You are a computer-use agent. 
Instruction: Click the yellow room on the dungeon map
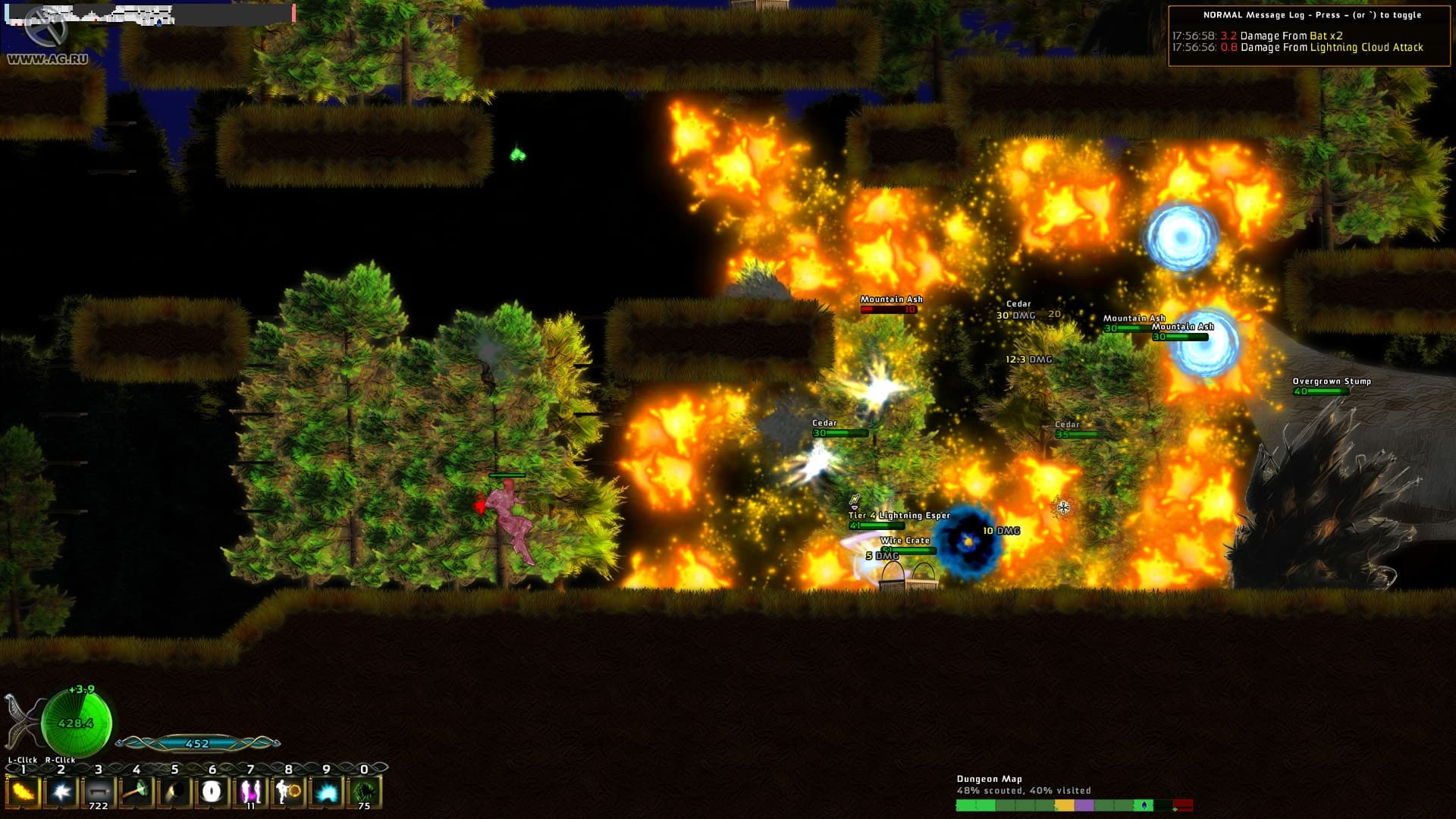(x=1065, y=805)
